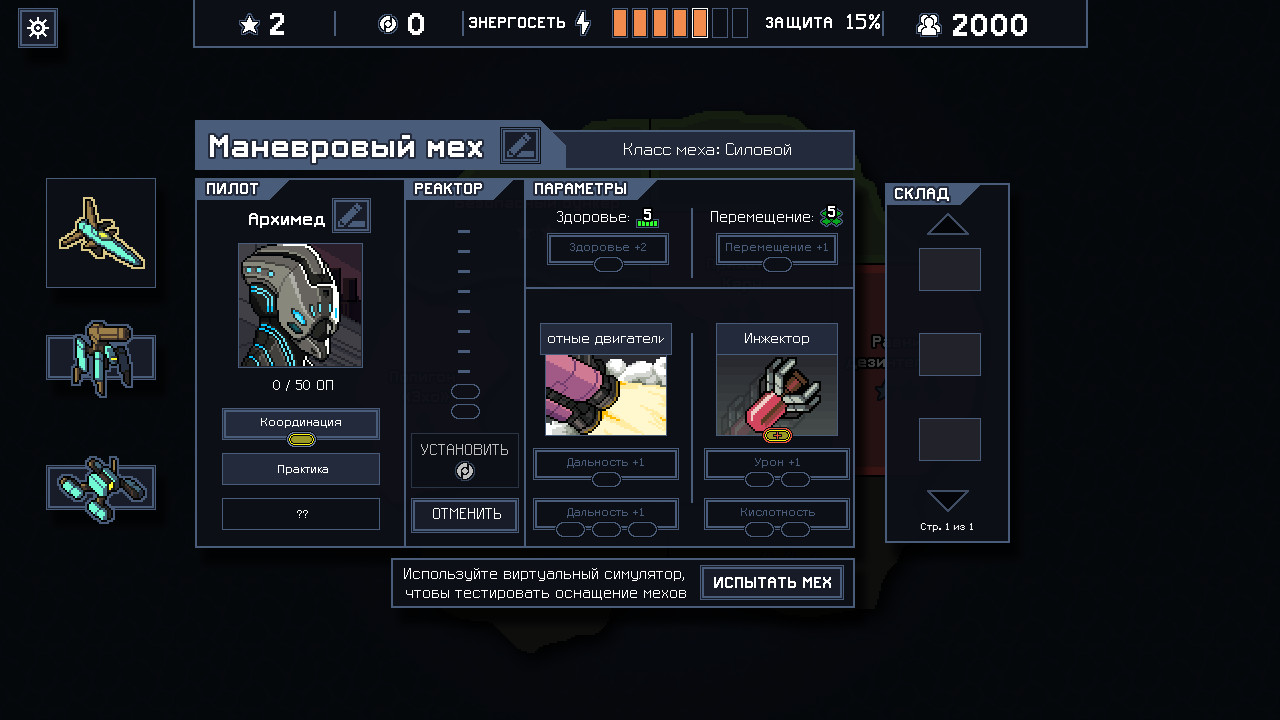Open the gear settings menu
Image resolution: width=1280 pixels, height=720 pixels.
coord(38,28)
